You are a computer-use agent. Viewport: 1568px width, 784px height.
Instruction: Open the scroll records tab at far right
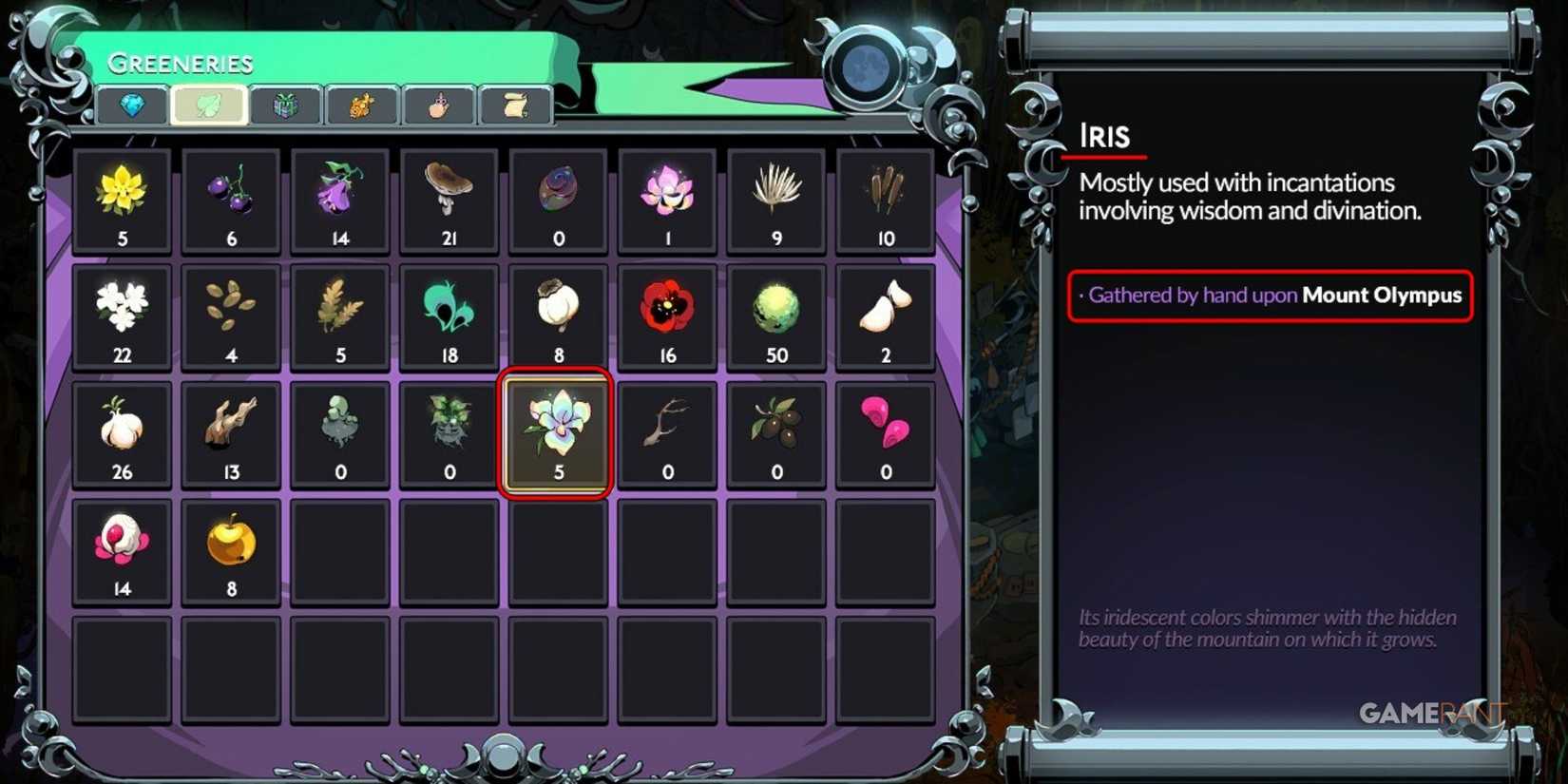click(x=514, y=105)
